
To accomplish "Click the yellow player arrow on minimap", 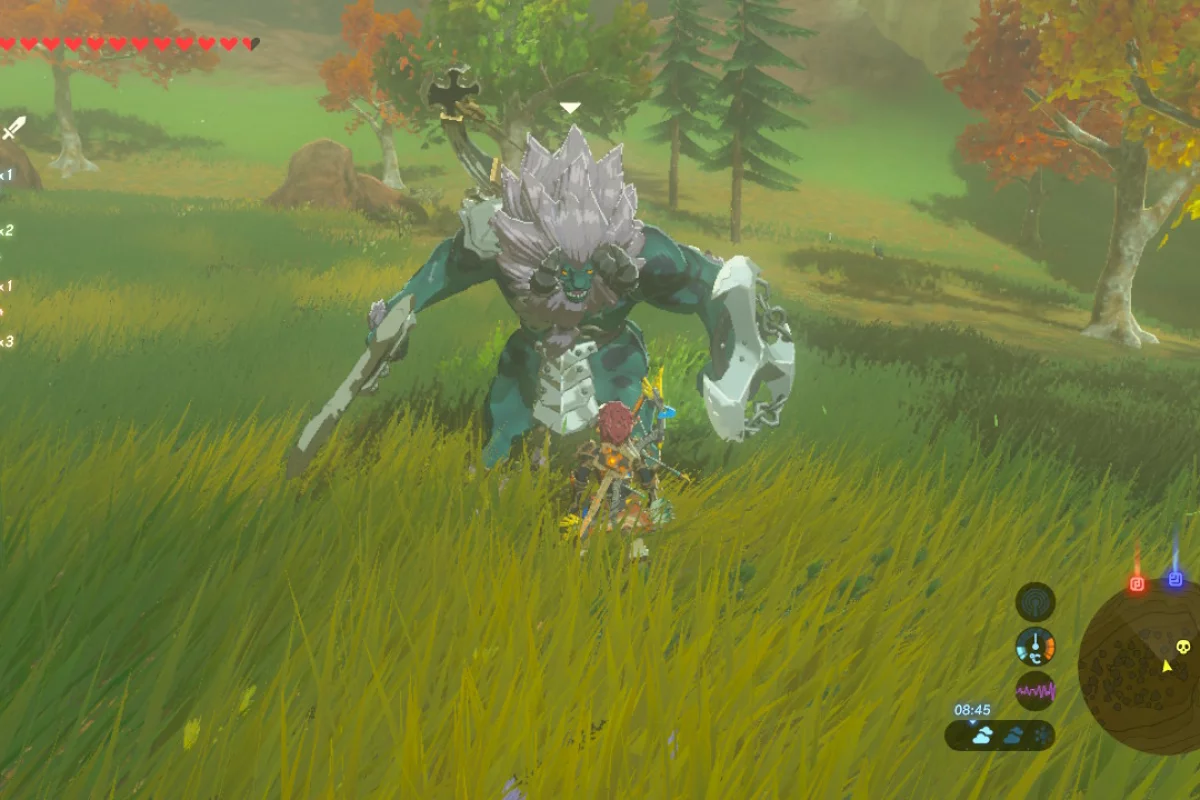I will click(1166, 666).
